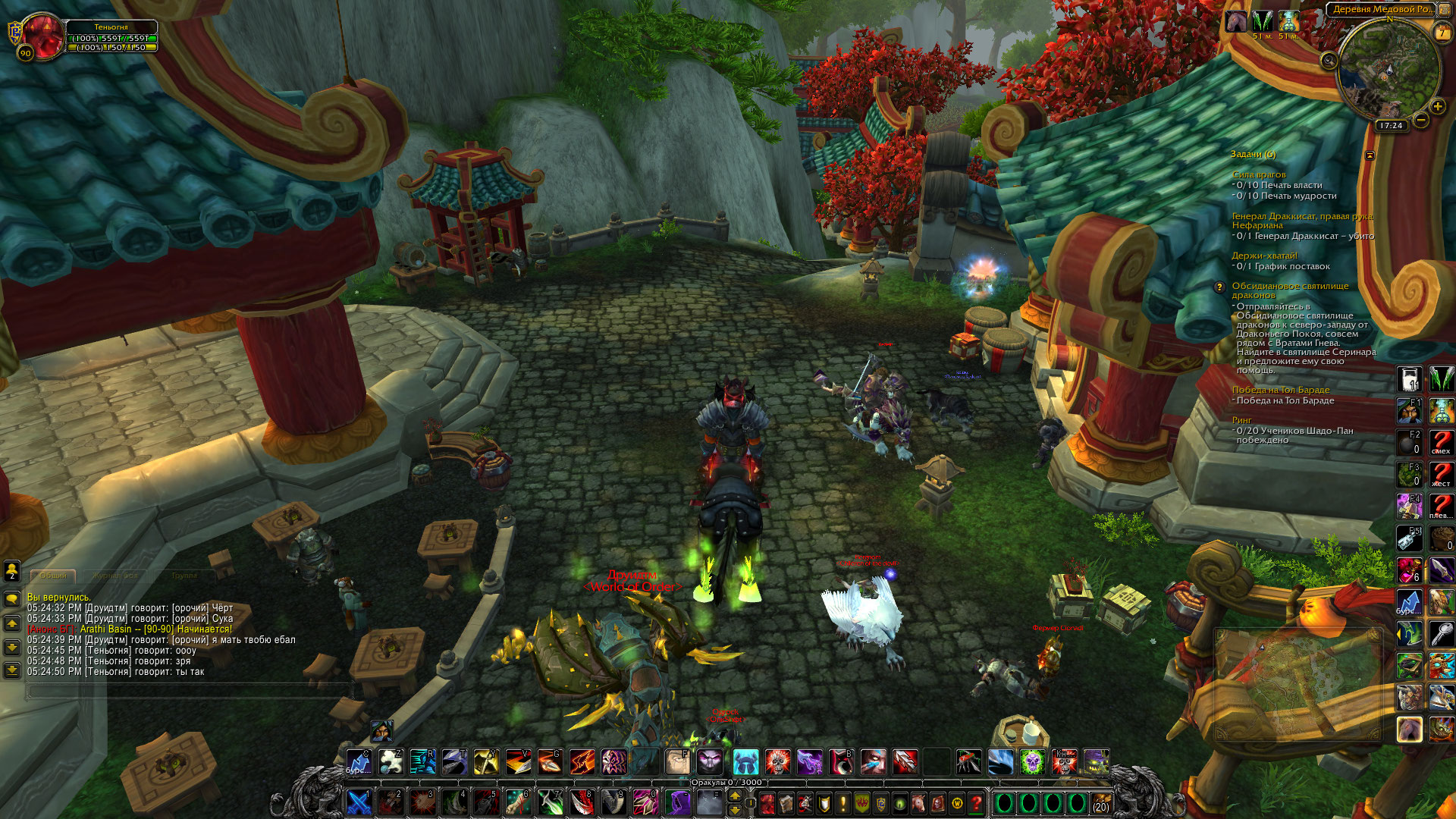Open the calendar showing day 7
Image resolution: width=1456 pixels, height=819 pixels.
point(1441,33)
